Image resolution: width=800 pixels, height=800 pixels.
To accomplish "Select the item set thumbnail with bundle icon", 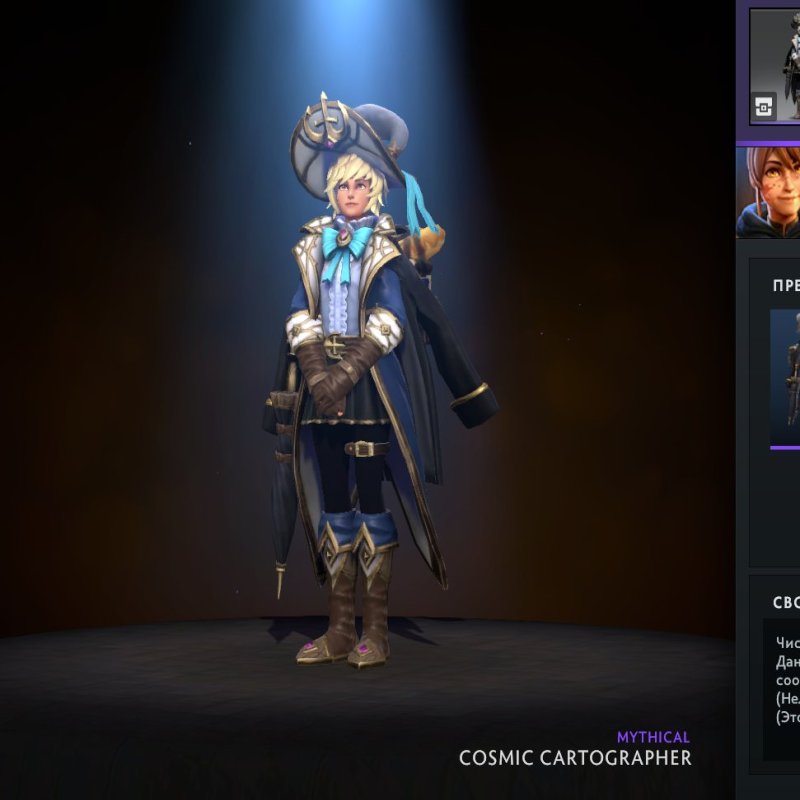I will (x=776, y=66).
